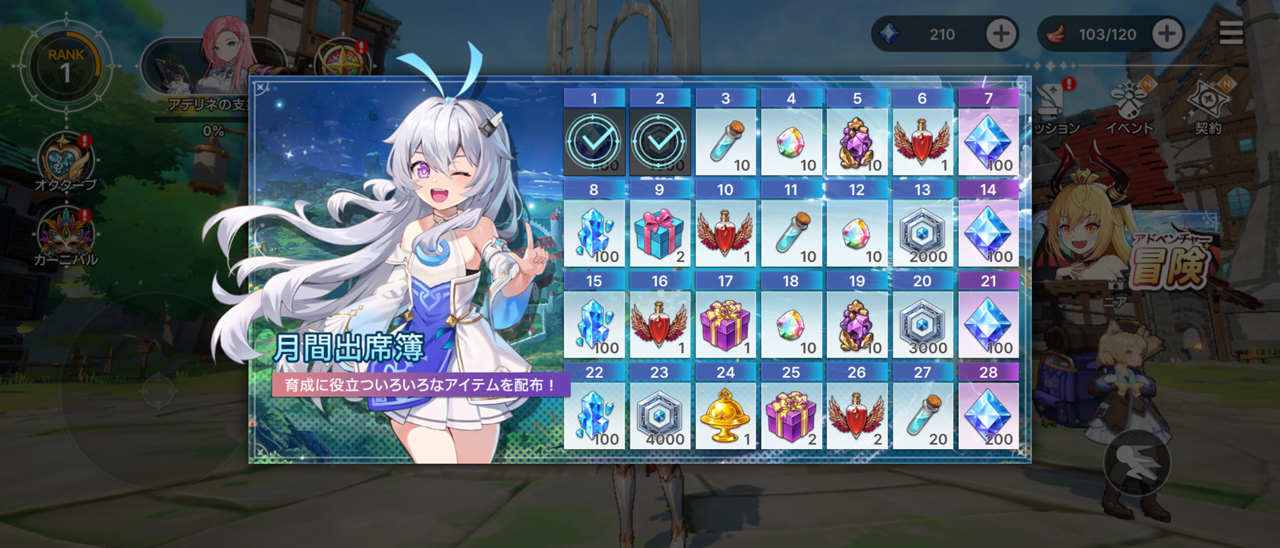1280x548 pixels.
Task: Add more blue gems with plus button
Action: pos(1001,34)
